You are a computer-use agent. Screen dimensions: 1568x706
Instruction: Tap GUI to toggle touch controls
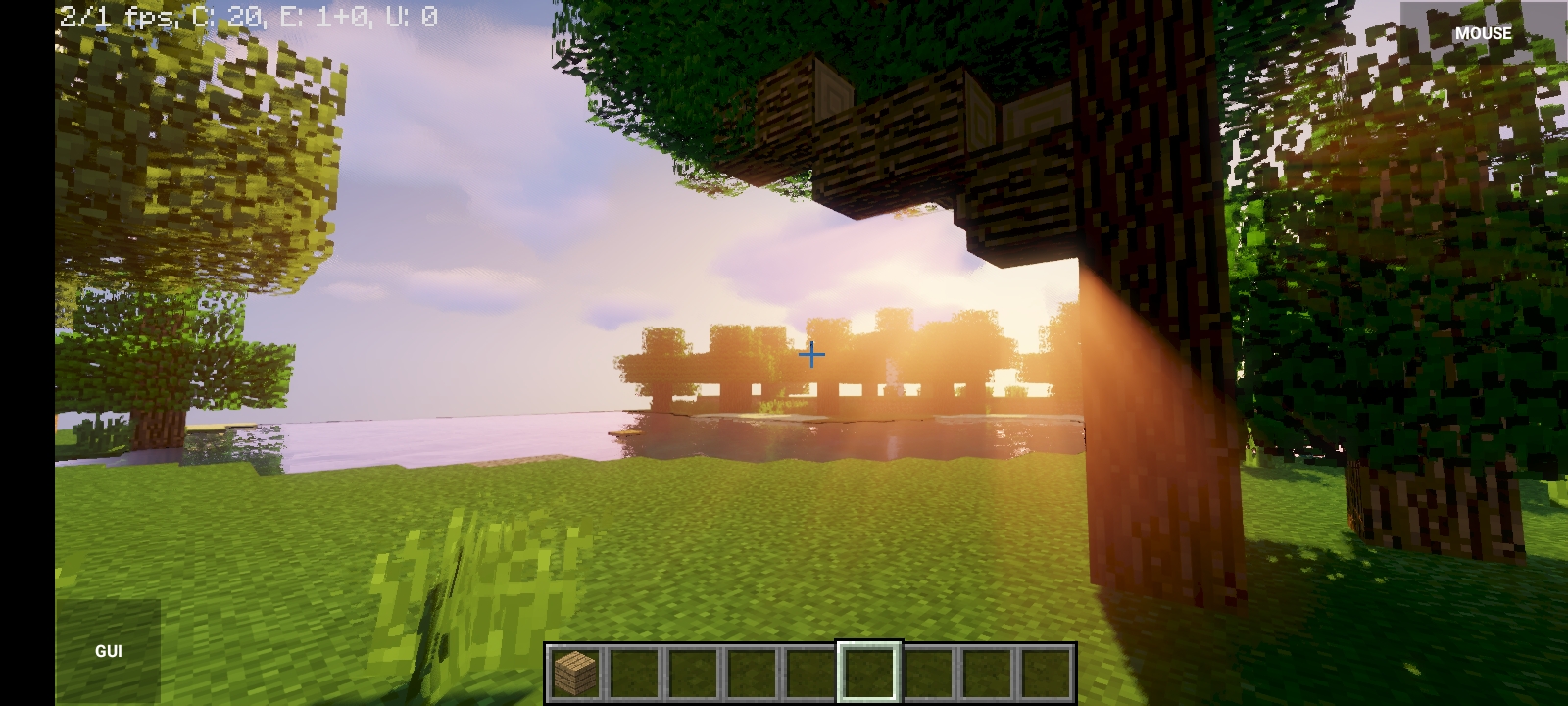coord(109,649)
